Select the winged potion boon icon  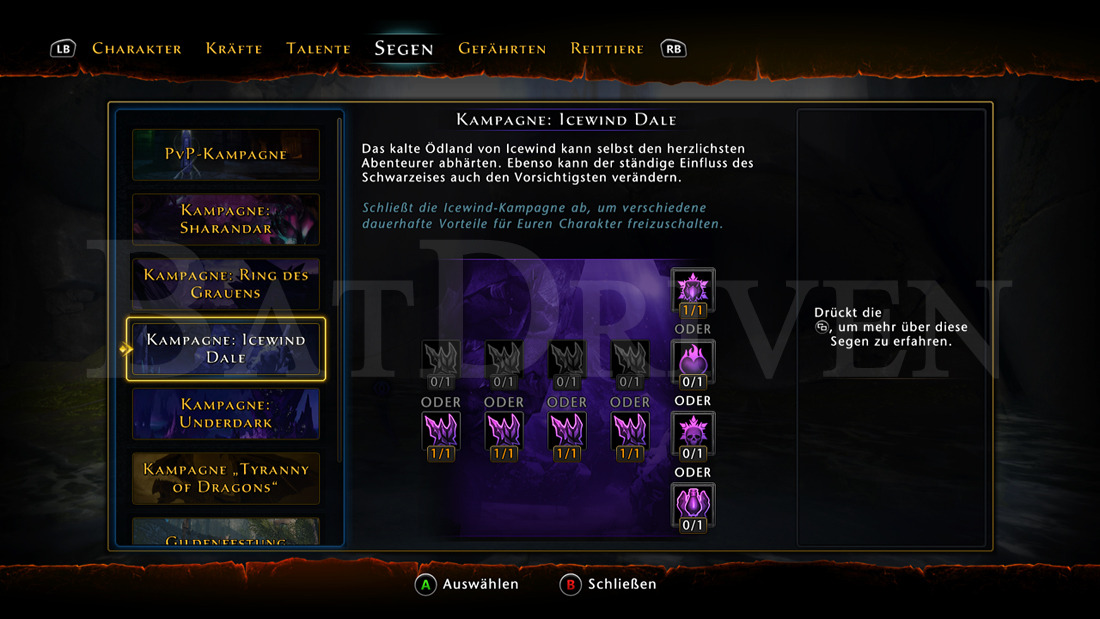pyautogui.click(x=692, y=504)
